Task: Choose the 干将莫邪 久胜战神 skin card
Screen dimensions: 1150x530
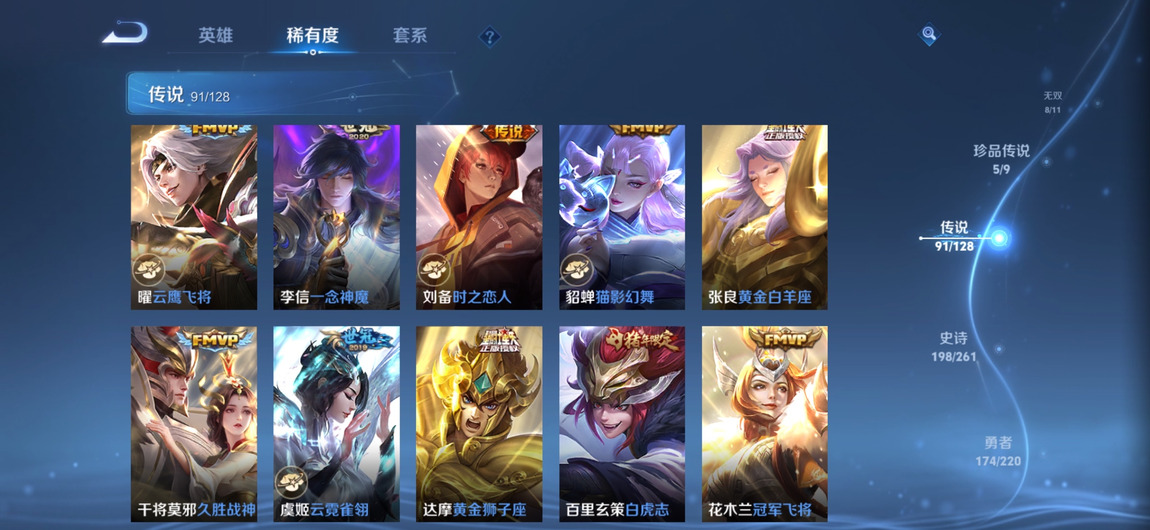Action: (x=194, y=423)
